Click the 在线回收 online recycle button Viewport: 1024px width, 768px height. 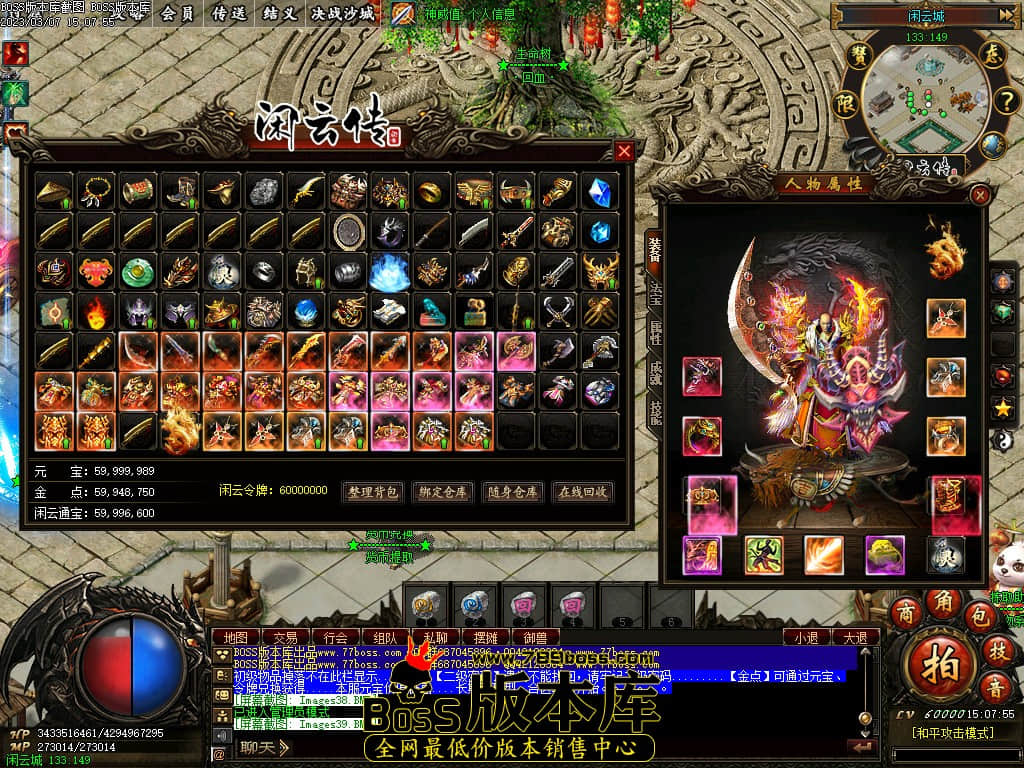pyautogui.click(x=583, y=492)
